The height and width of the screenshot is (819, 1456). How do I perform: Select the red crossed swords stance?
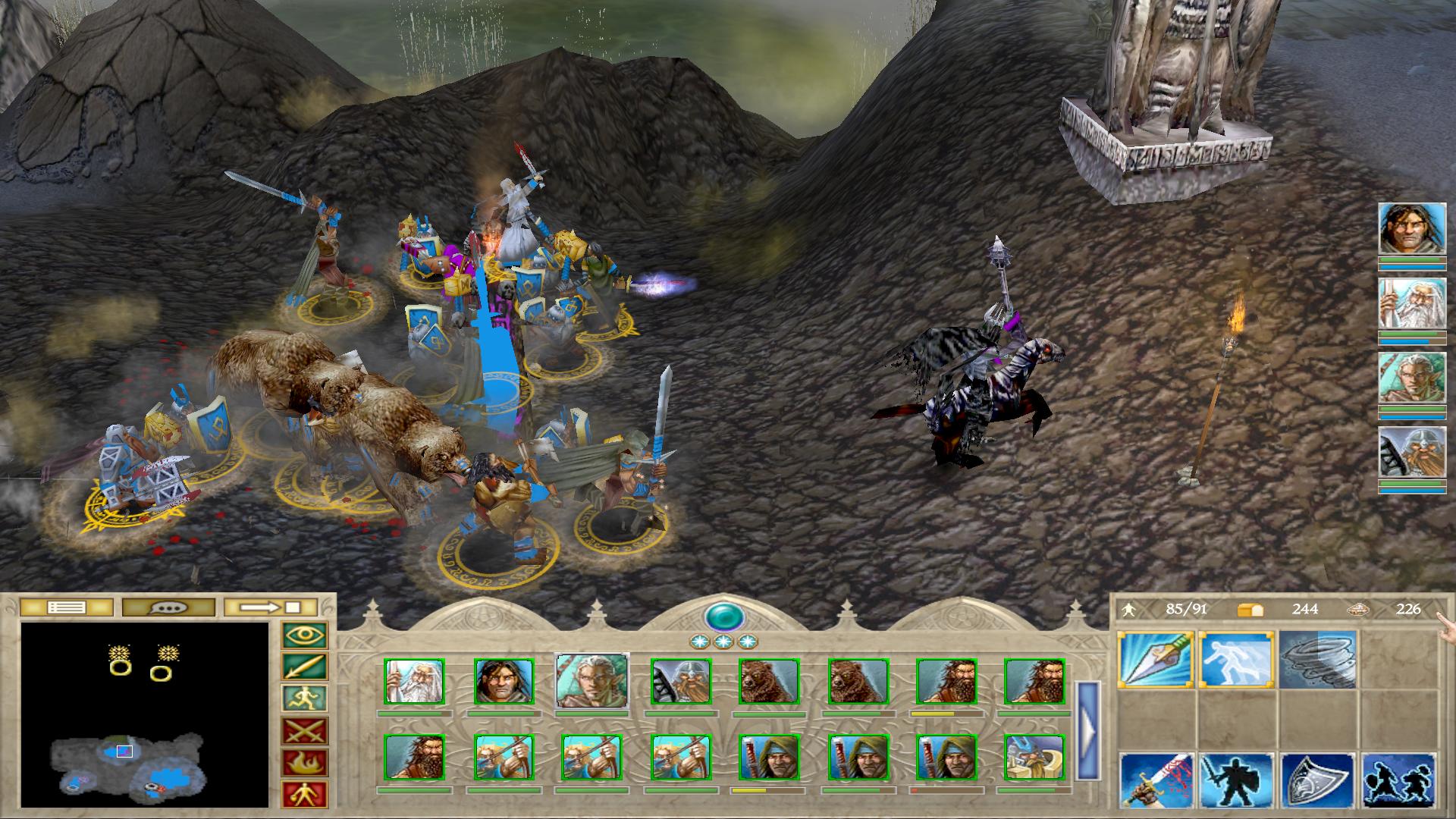click(x=304, y=731)
